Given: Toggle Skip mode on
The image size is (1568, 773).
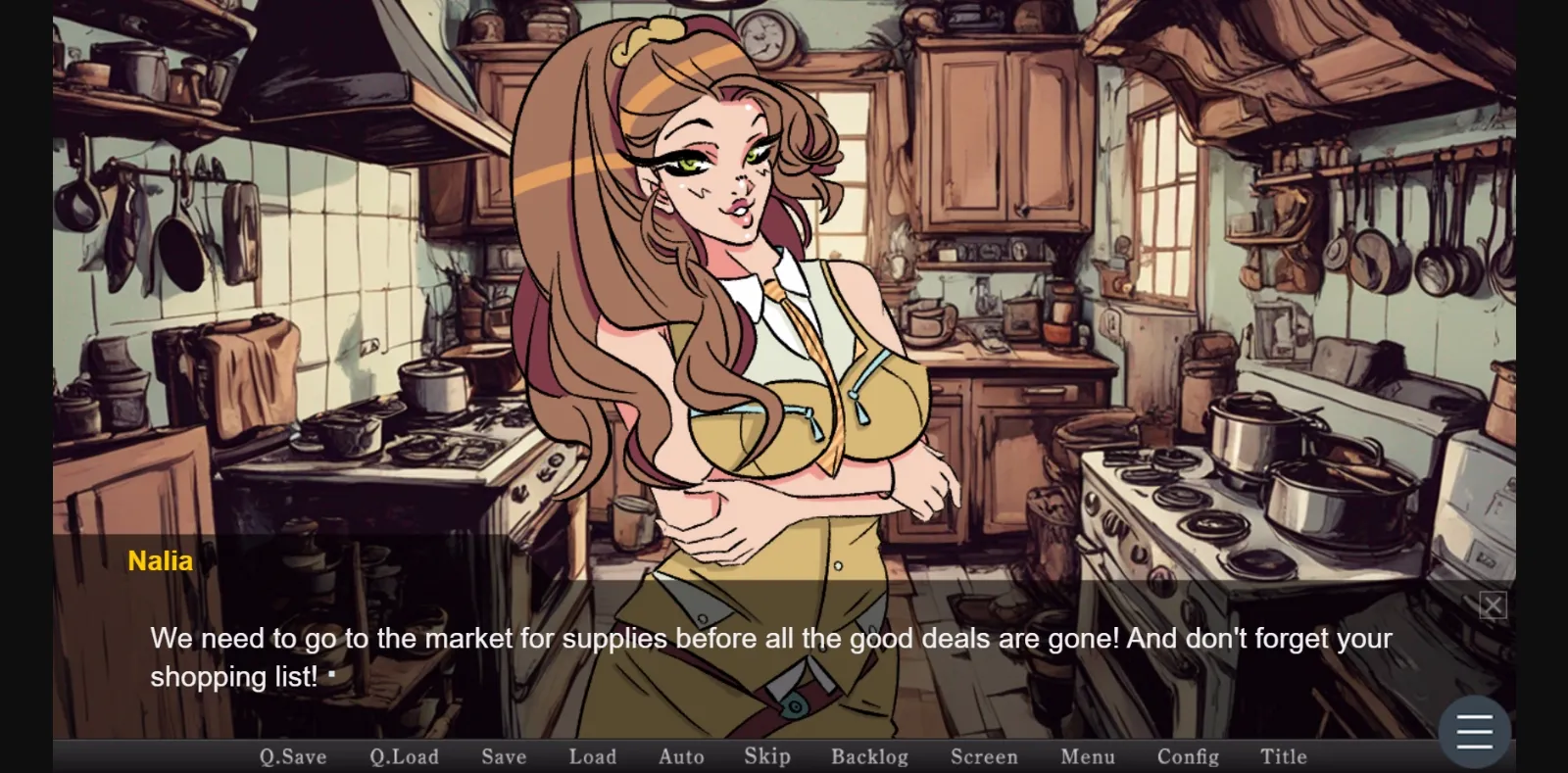Looking at the screenshot, I should (x=765, y=756).
